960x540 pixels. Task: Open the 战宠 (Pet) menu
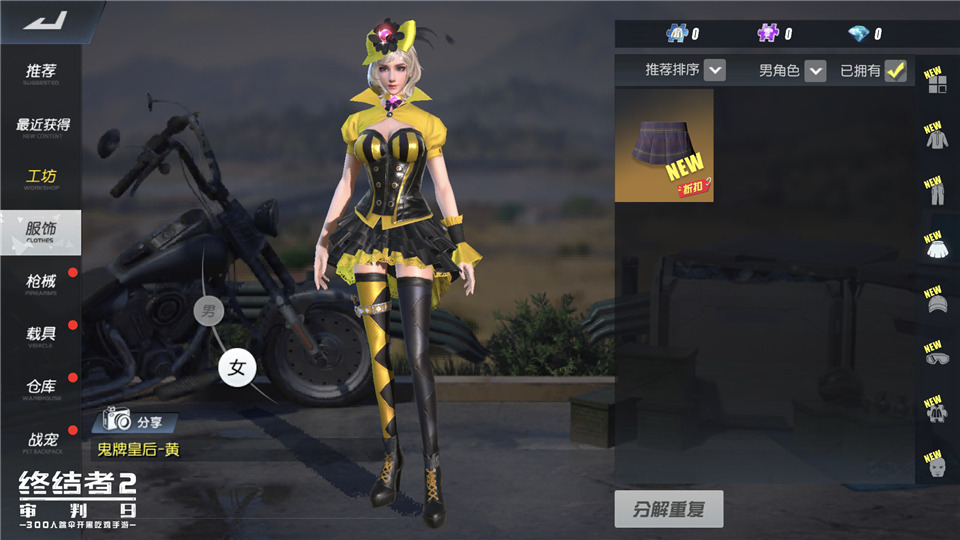click(x=41, y=439)
